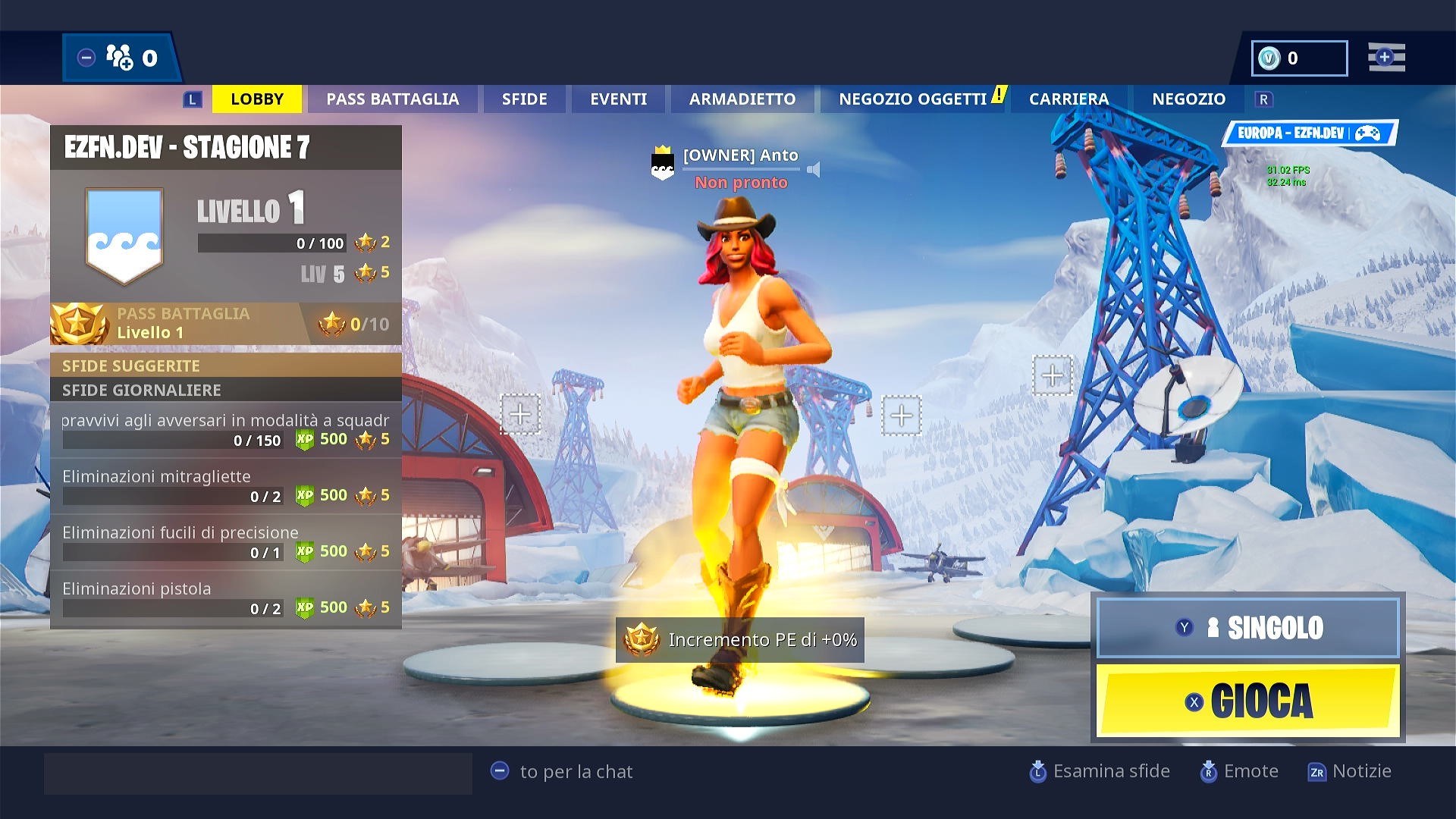The width and height of the screenshot is (1456, 819).
Task: Select the Eliminazioni mitragliette daily challenge
Action: tap(225, 486)
